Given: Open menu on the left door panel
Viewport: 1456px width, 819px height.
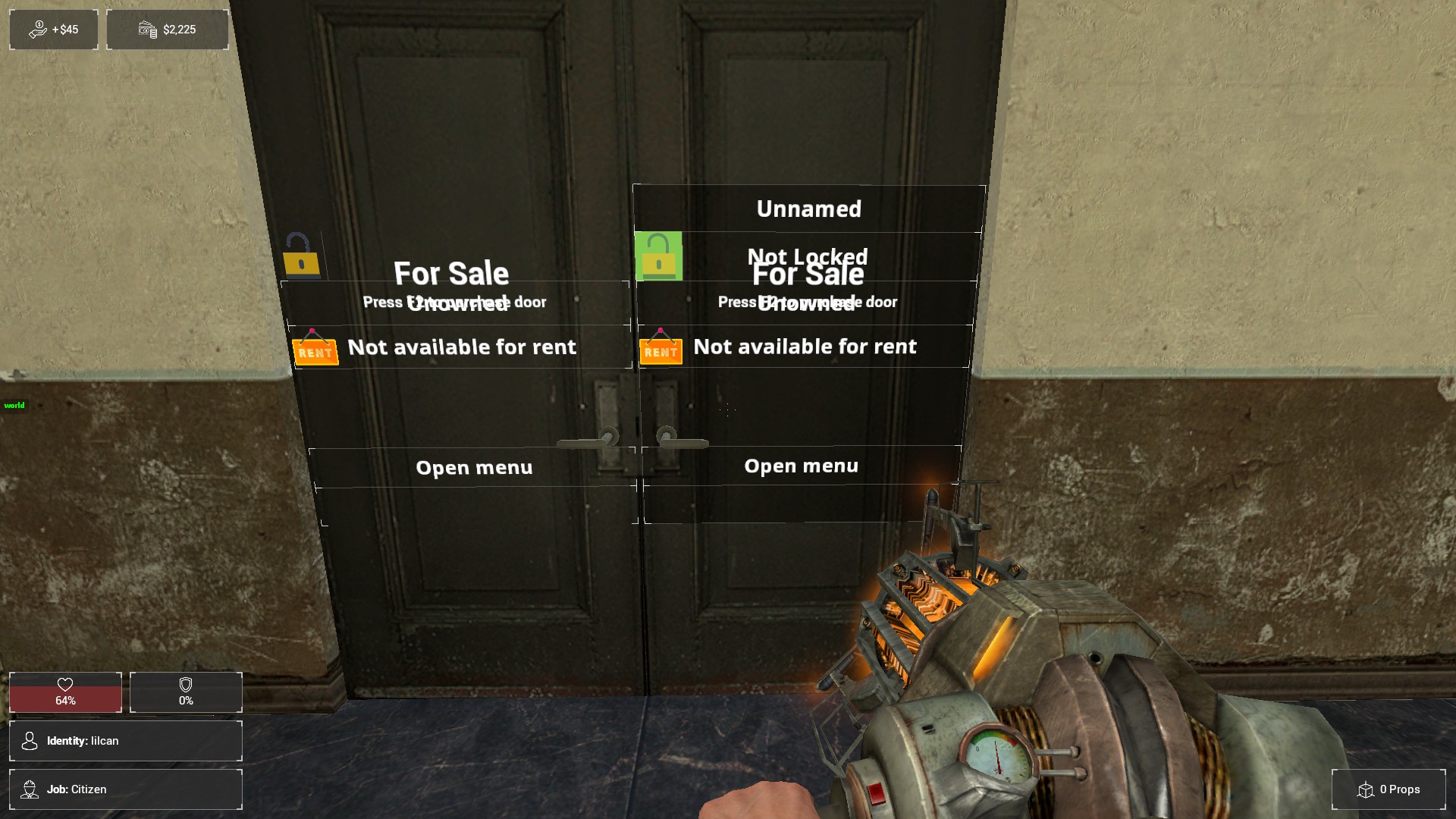Looking at the screenshot, I should point(473,467).
